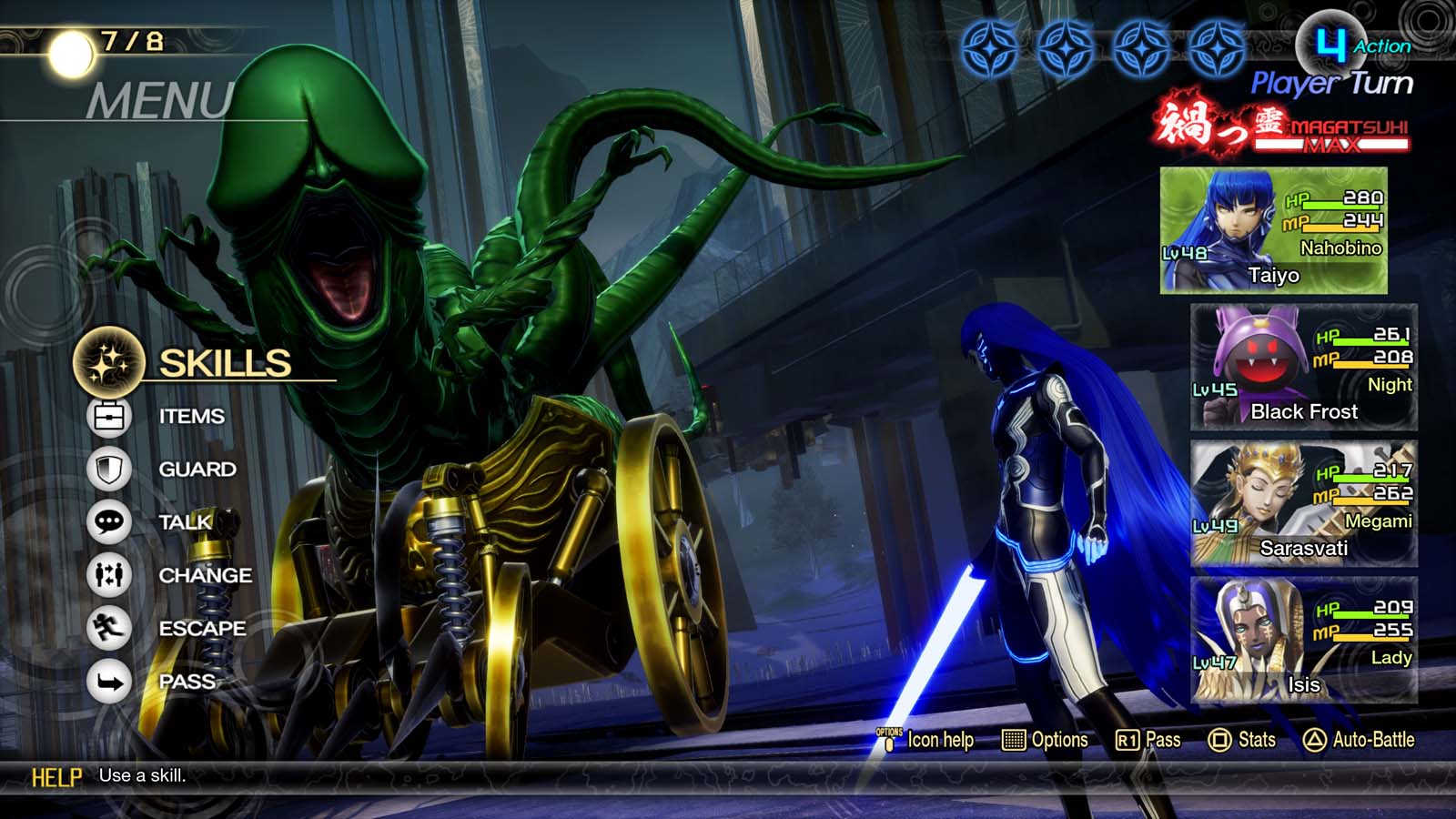Click the Pass arrow icon
Viewport: 1456px width, 819px height.
[x=108, y=680]
